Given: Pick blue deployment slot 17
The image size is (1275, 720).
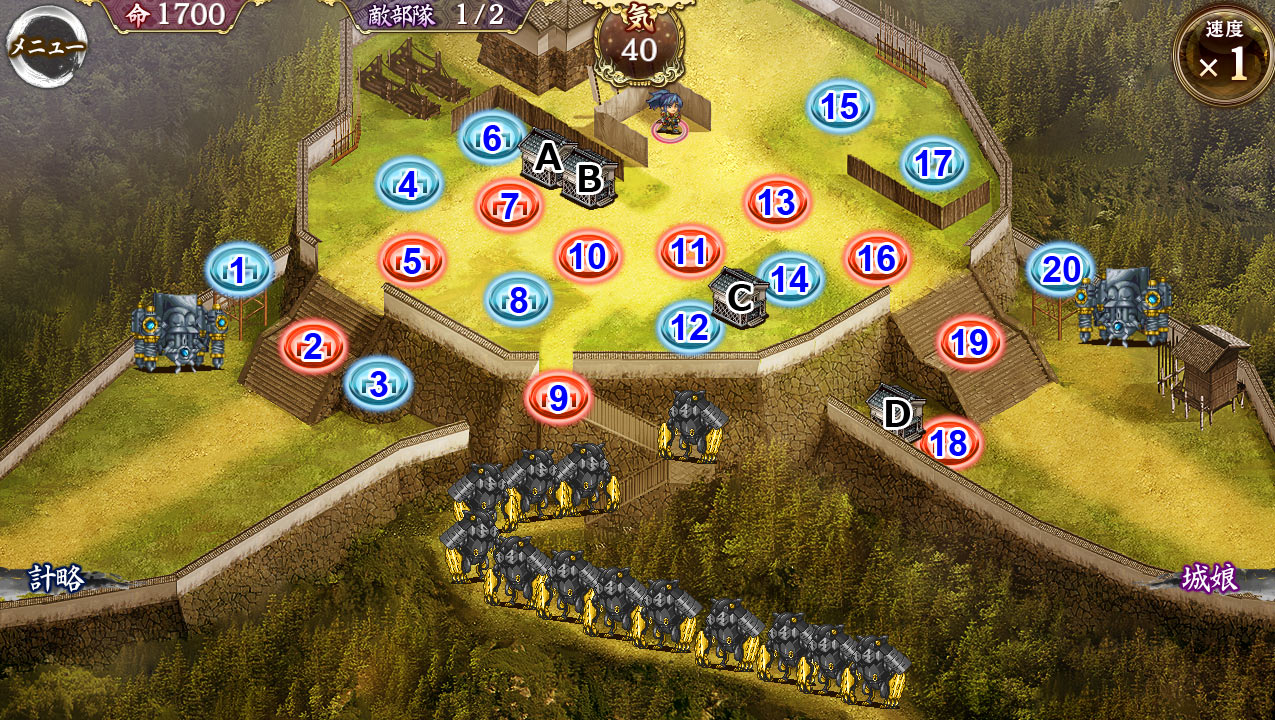Looking at the screenshot, I should (x=933, y=163).
